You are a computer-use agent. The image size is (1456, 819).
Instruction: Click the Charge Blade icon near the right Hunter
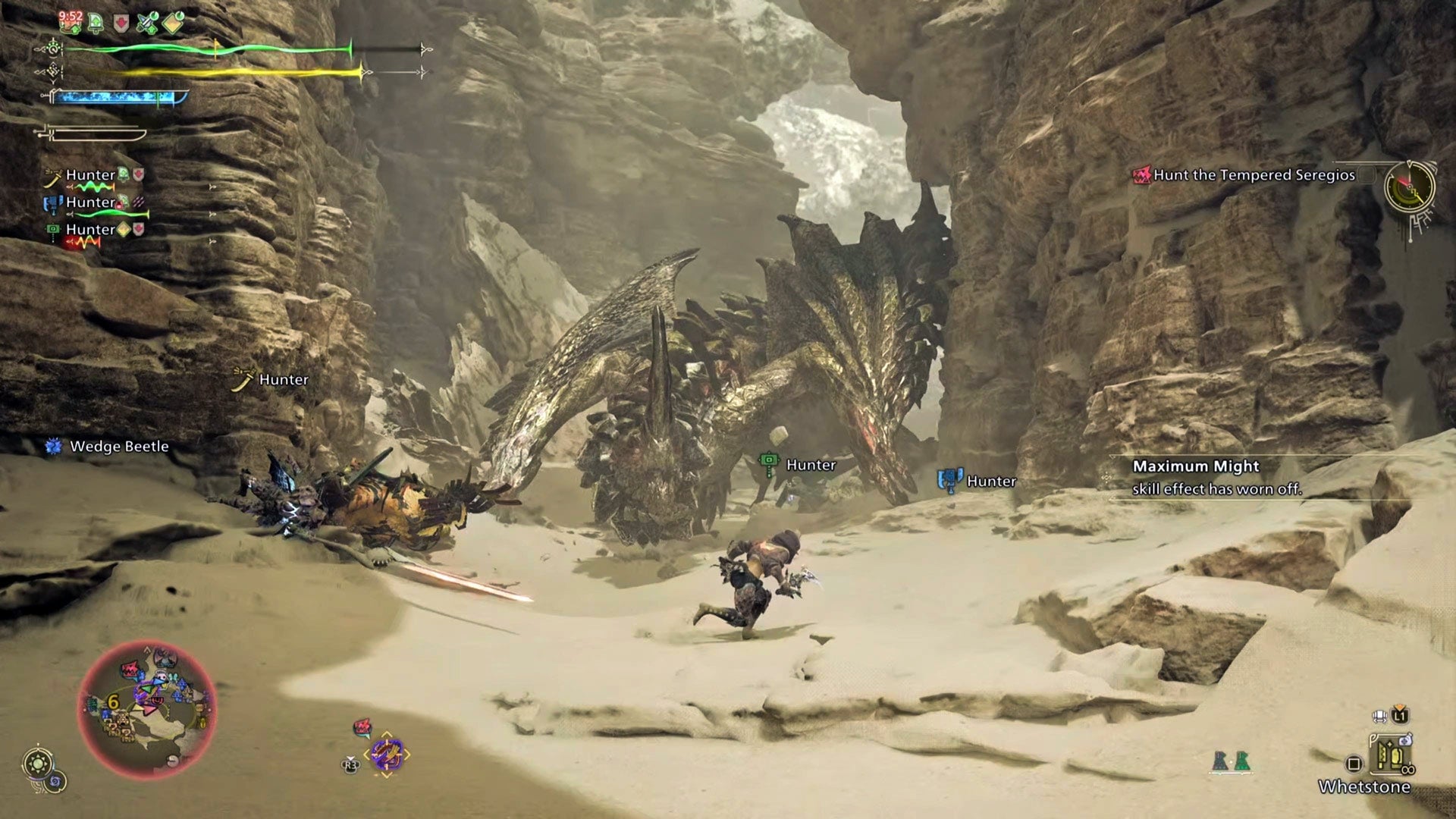tap(952, 480)
